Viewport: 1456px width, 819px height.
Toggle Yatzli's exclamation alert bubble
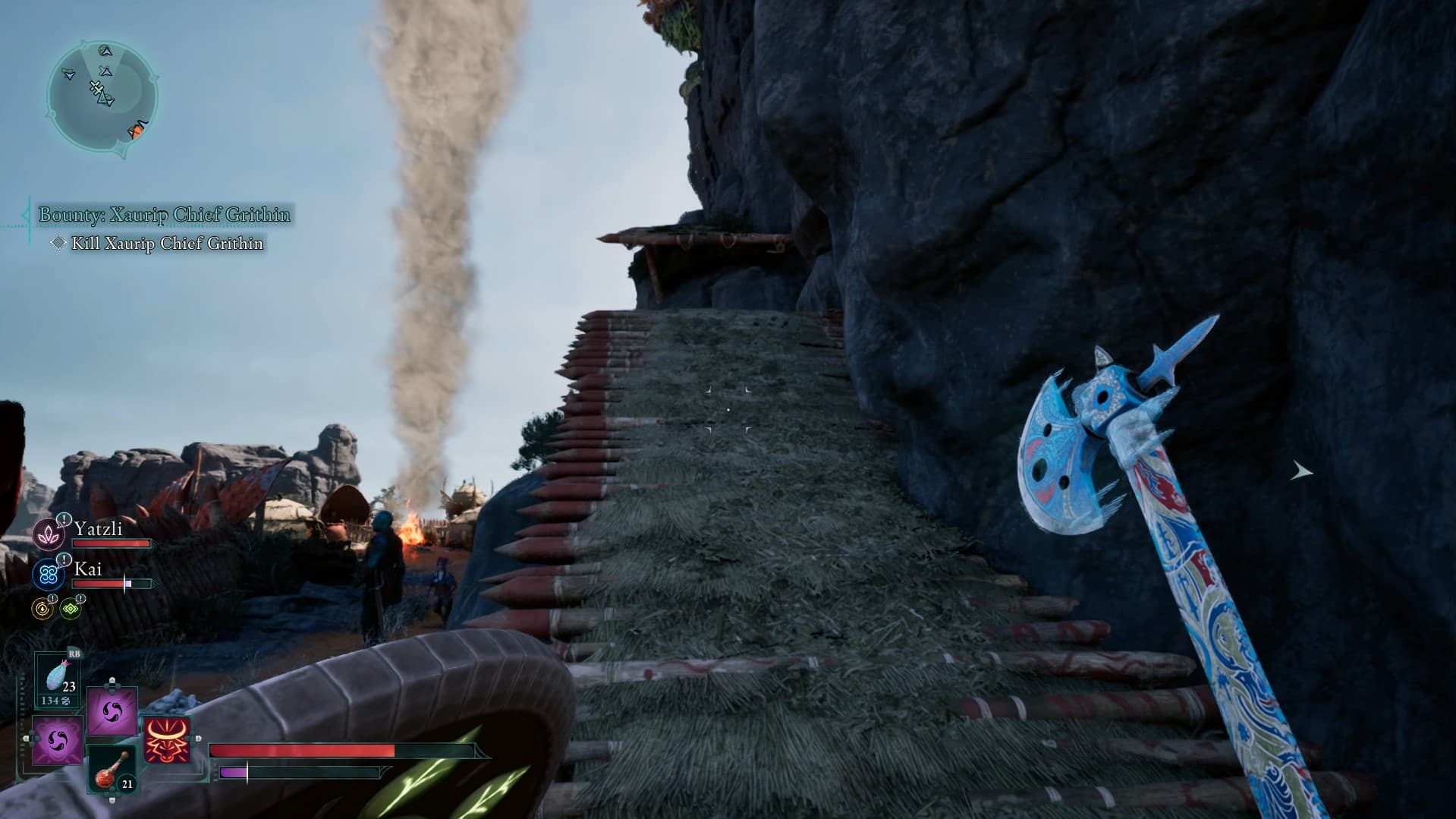(64, 519)
